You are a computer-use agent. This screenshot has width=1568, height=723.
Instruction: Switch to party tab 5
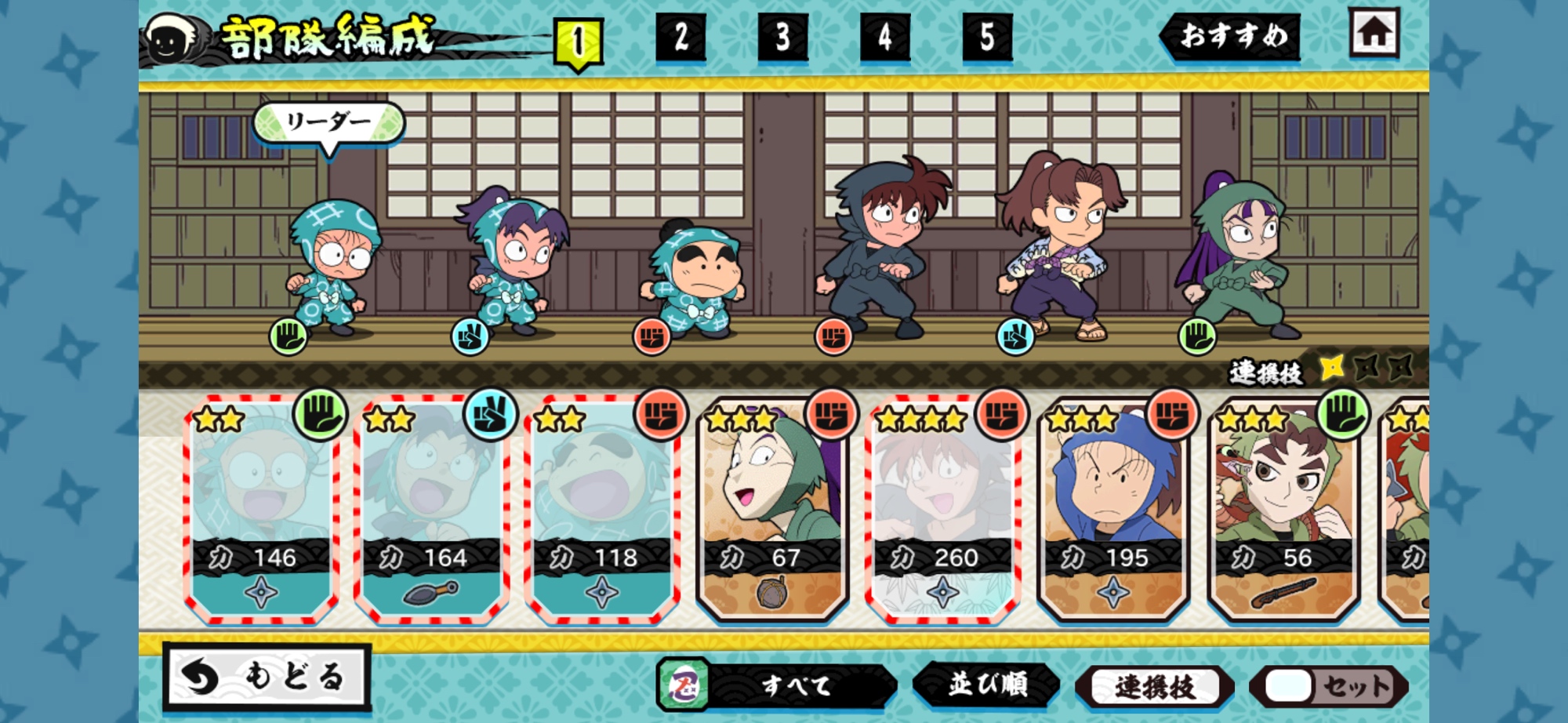[987, 37]
